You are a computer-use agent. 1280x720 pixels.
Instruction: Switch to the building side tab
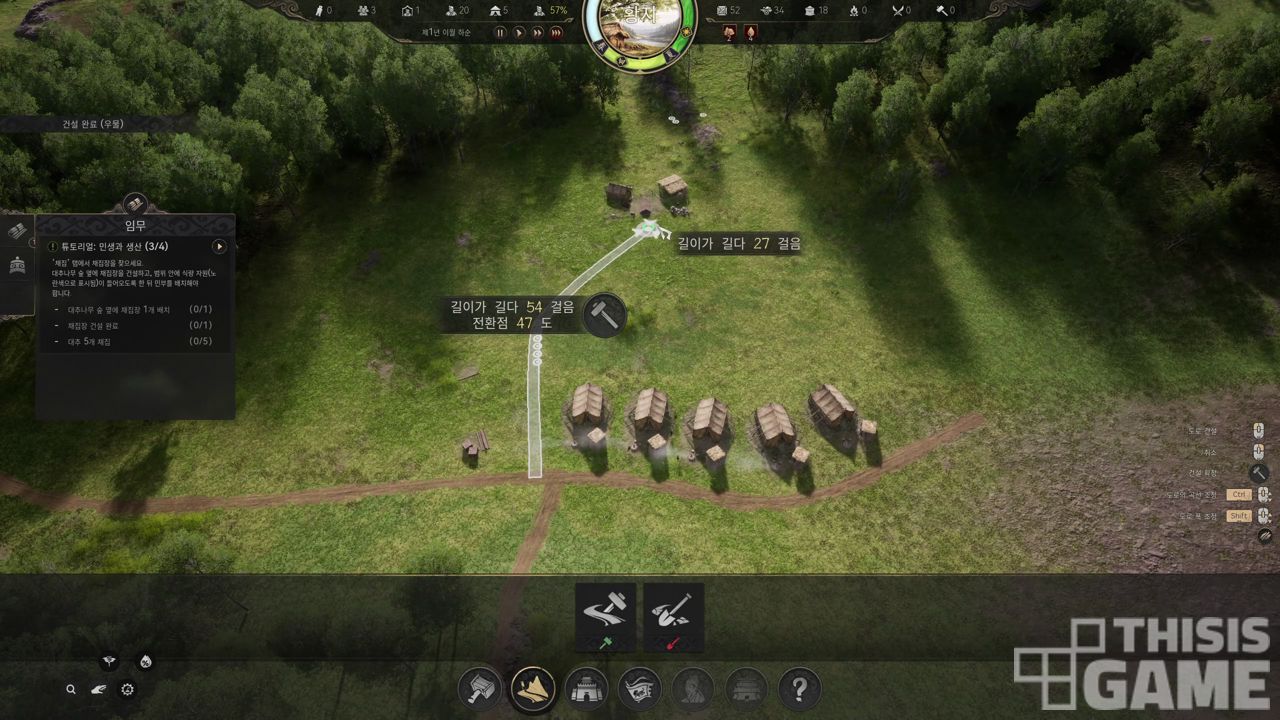[17, 267]
